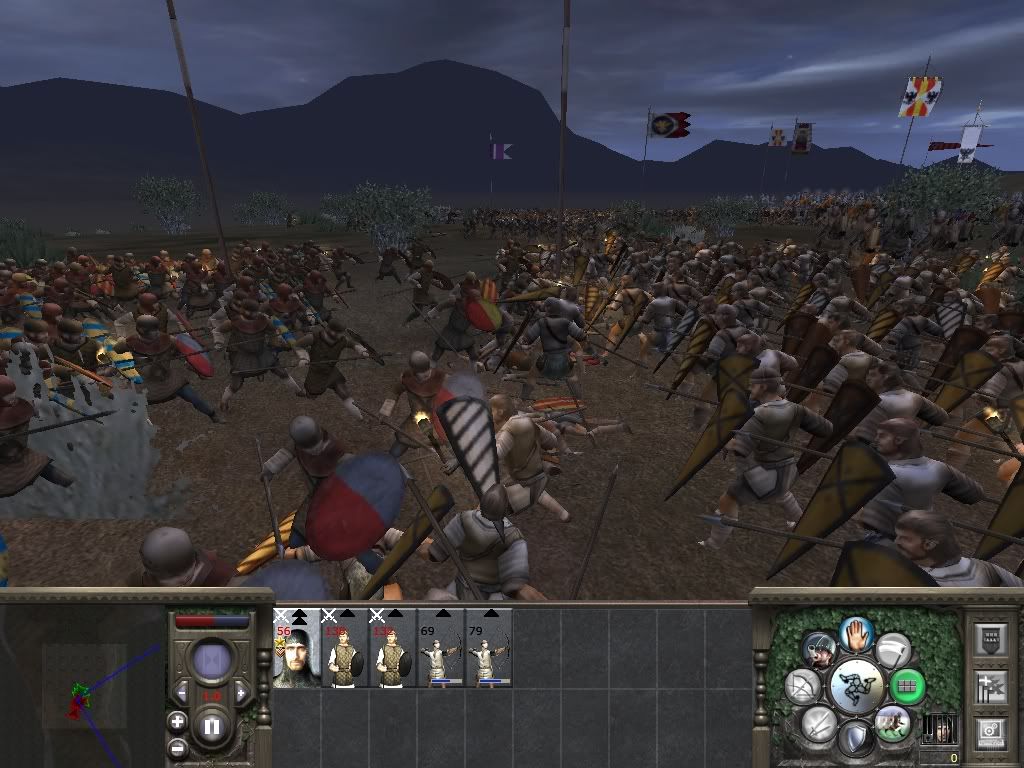Screen dimensions: 1024x768
Task: Decrease battle speed with the left arrow
Action: (x=182, y=693)
